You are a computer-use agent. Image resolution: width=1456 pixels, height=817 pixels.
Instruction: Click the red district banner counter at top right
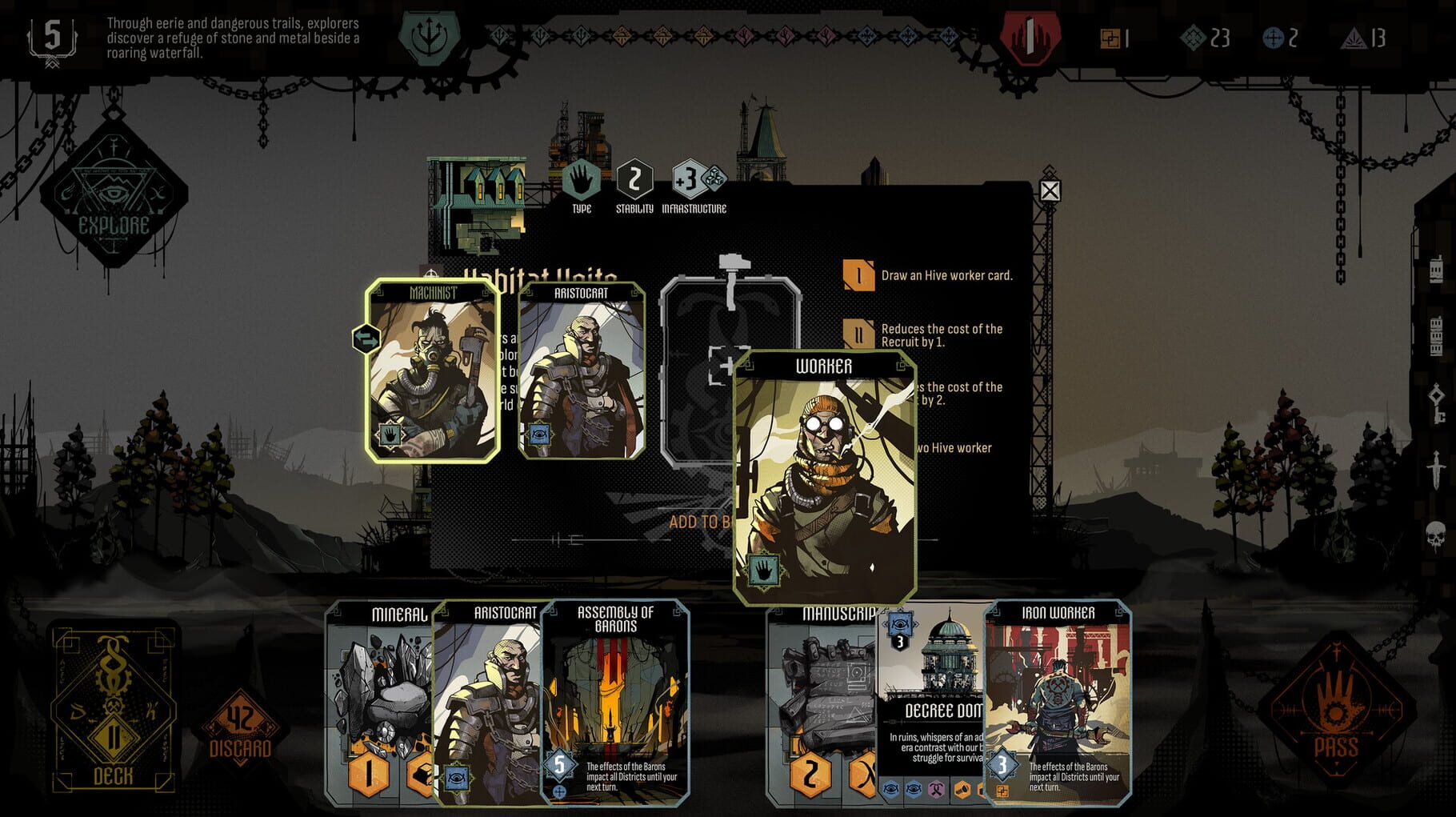tap(1029, 36)
